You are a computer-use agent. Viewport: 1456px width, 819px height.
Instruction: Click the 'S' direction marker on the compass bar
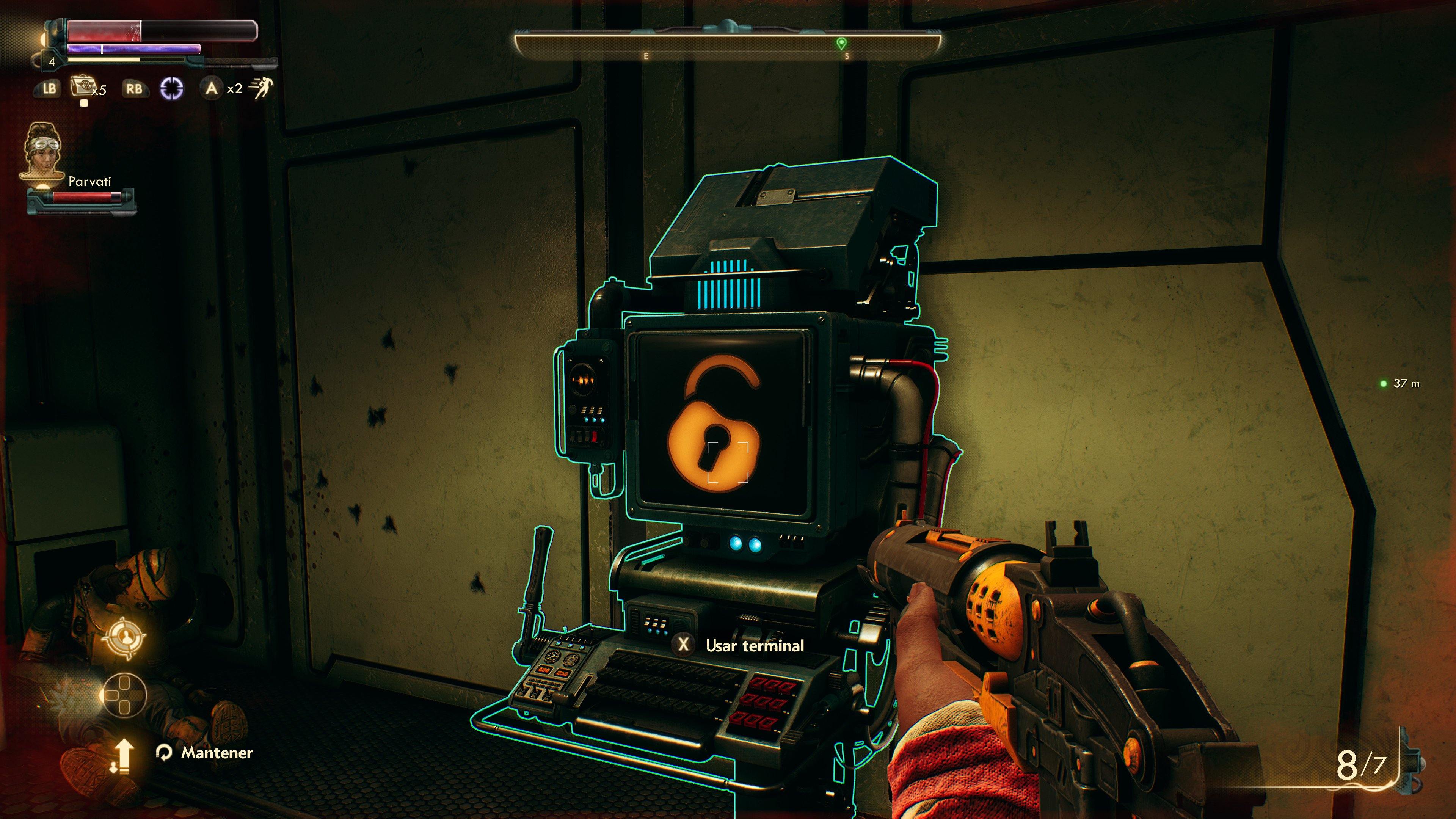(847, 56)
